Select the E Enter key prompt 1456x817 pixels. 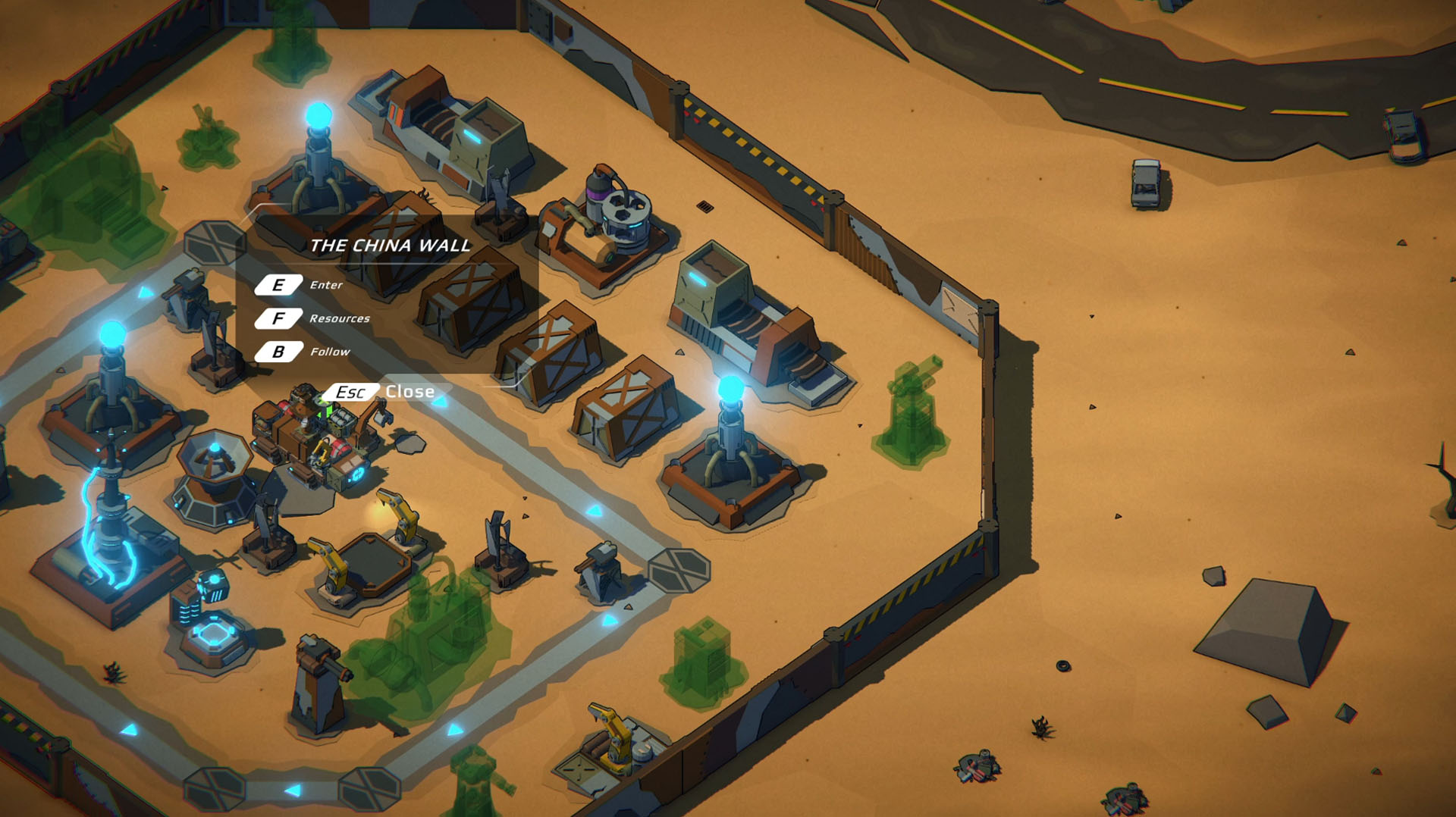pos(281,286)
